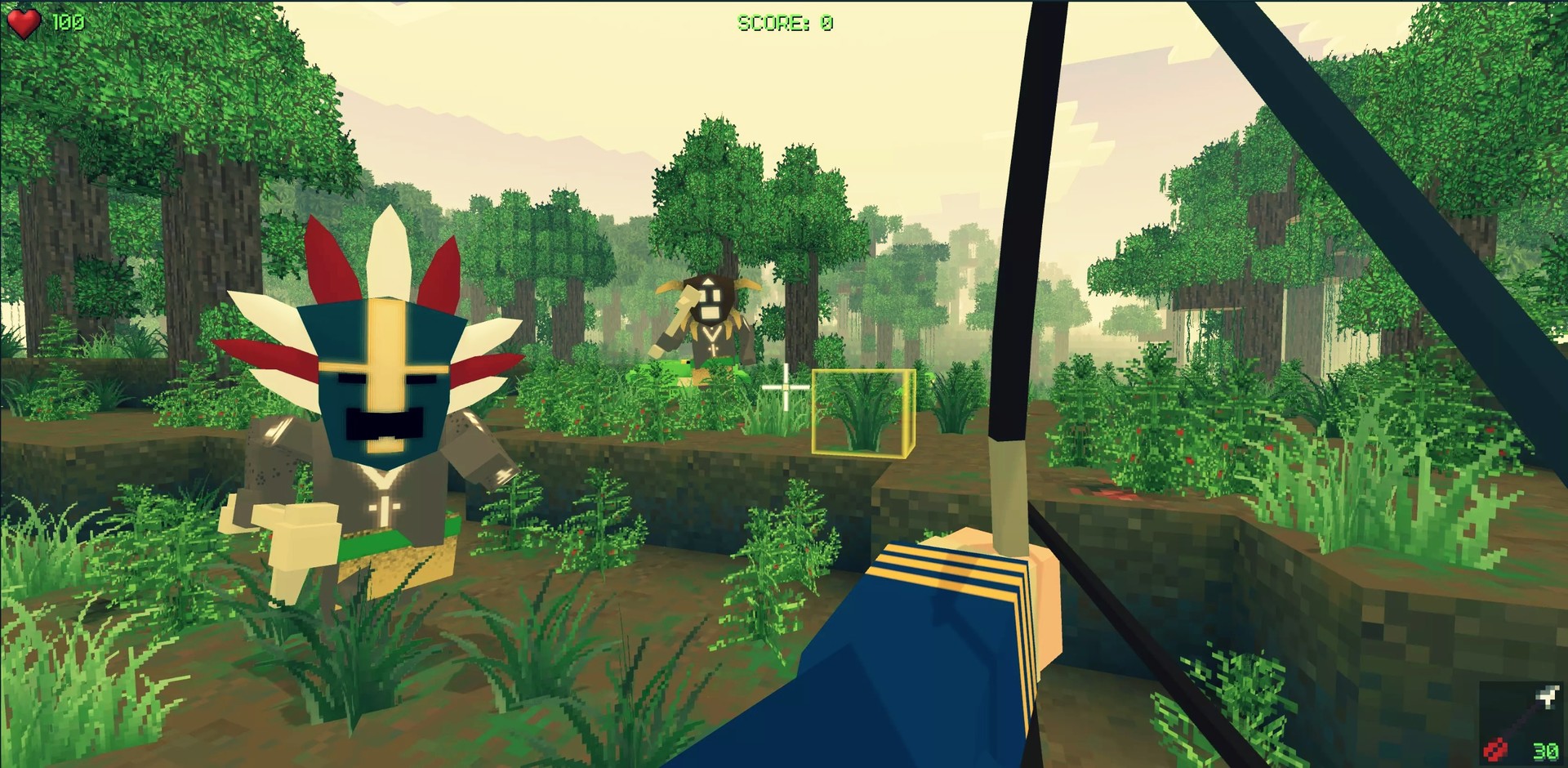This screenshot has width=1568, height=768.
Task: Click the white arrowhead in the ammo slot
Action: point(1548,696)
